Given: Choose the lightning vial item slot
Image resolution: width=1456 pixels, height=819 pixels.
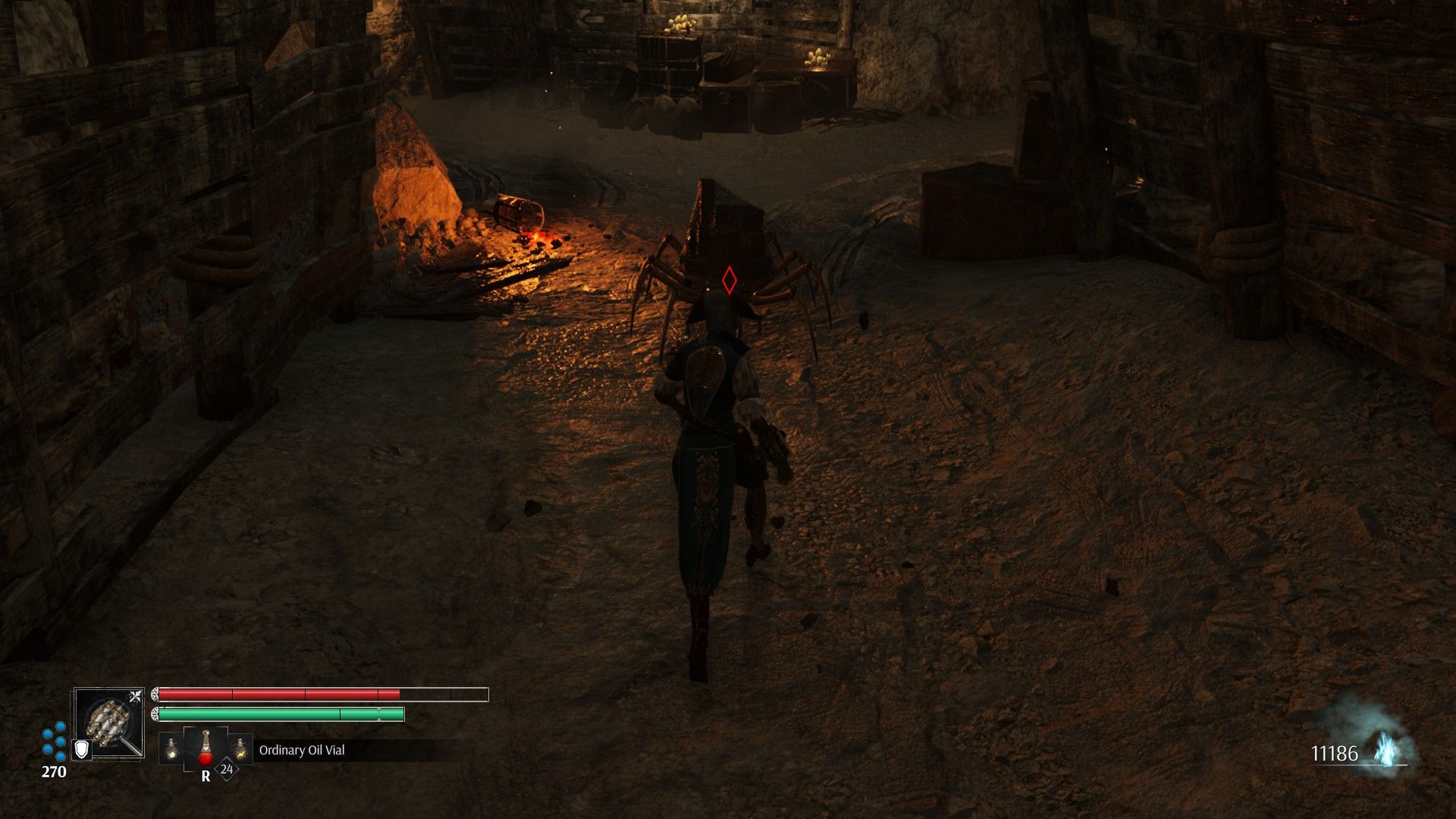Looking at the screenshot, I should click(240, 749).
